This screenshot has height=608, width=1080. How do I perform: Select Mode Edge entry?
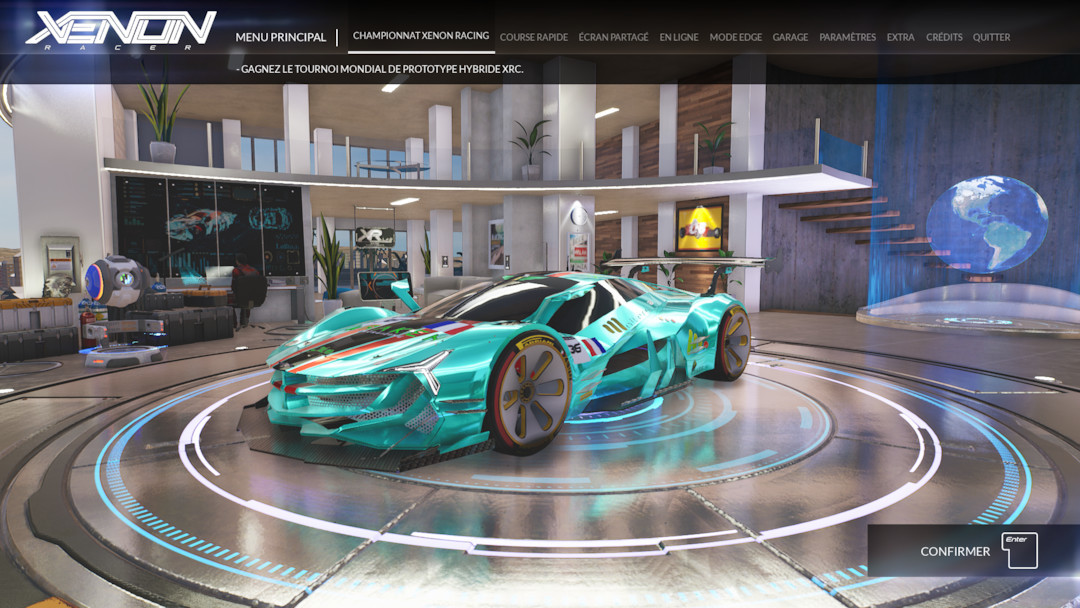(x=735, y=37)
